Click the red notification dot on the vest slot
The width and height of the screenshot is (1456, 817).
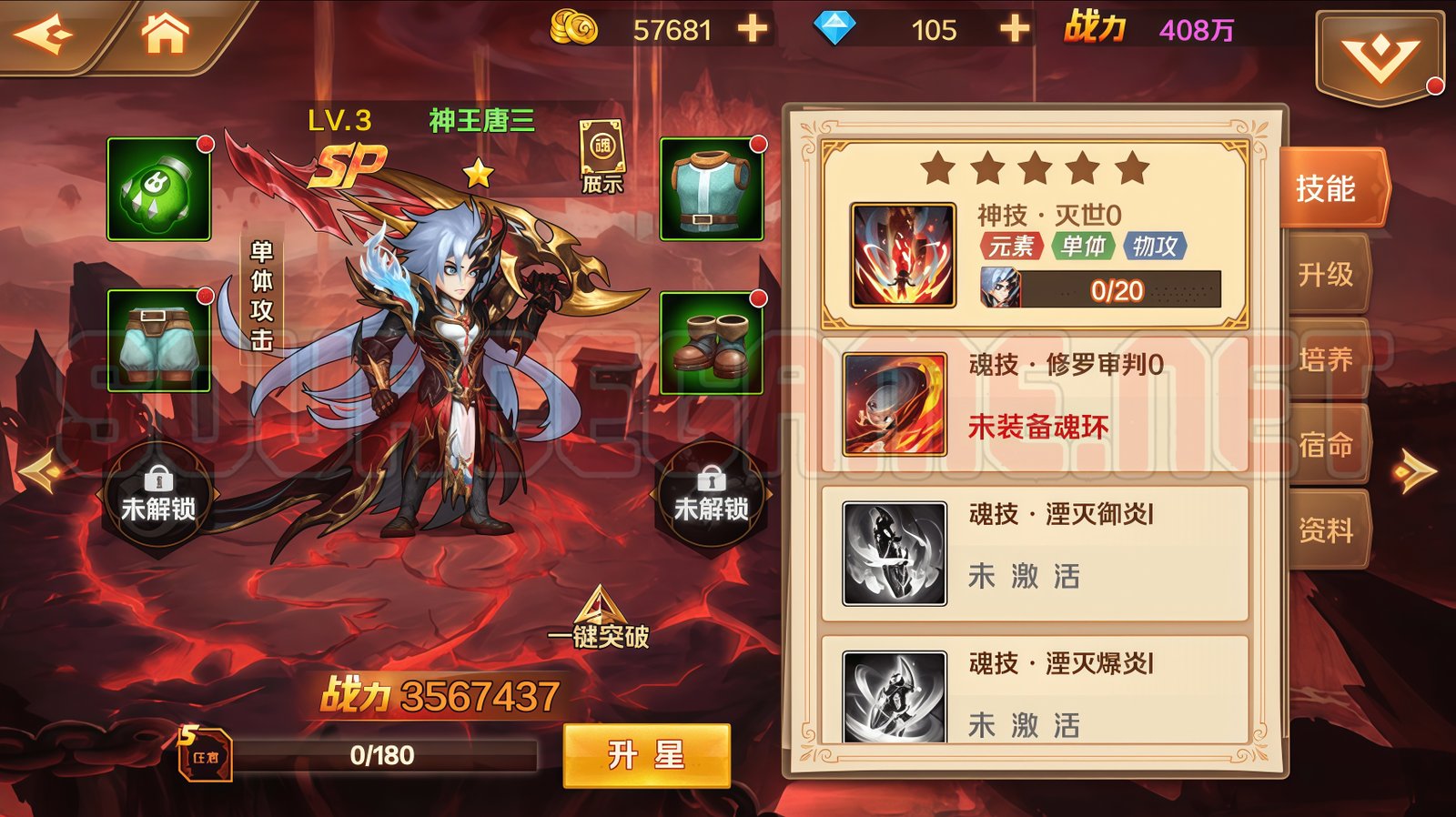point(758,146)
